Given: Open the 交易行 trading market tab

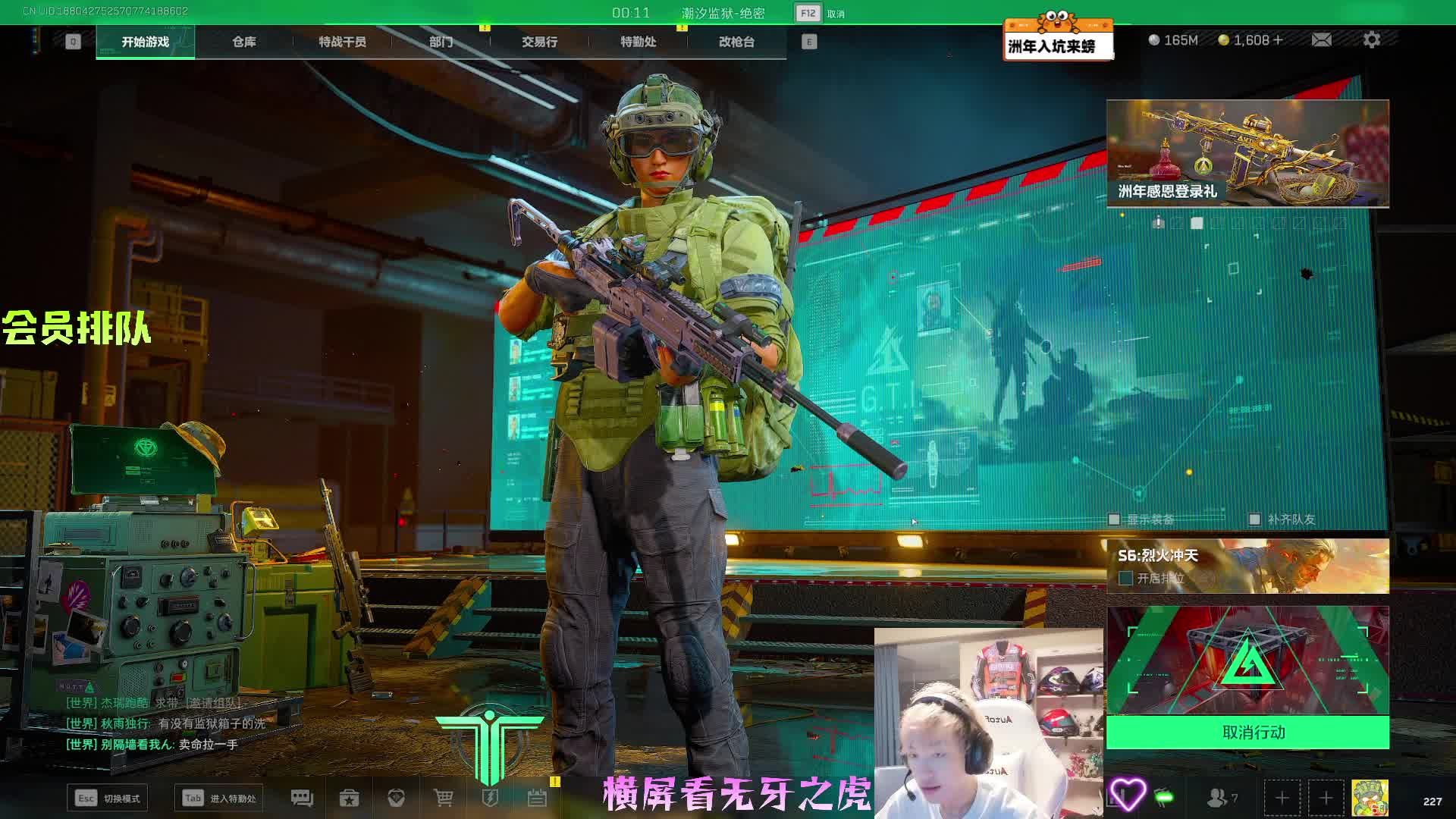Looking at the screenshot, I should 539,42.
